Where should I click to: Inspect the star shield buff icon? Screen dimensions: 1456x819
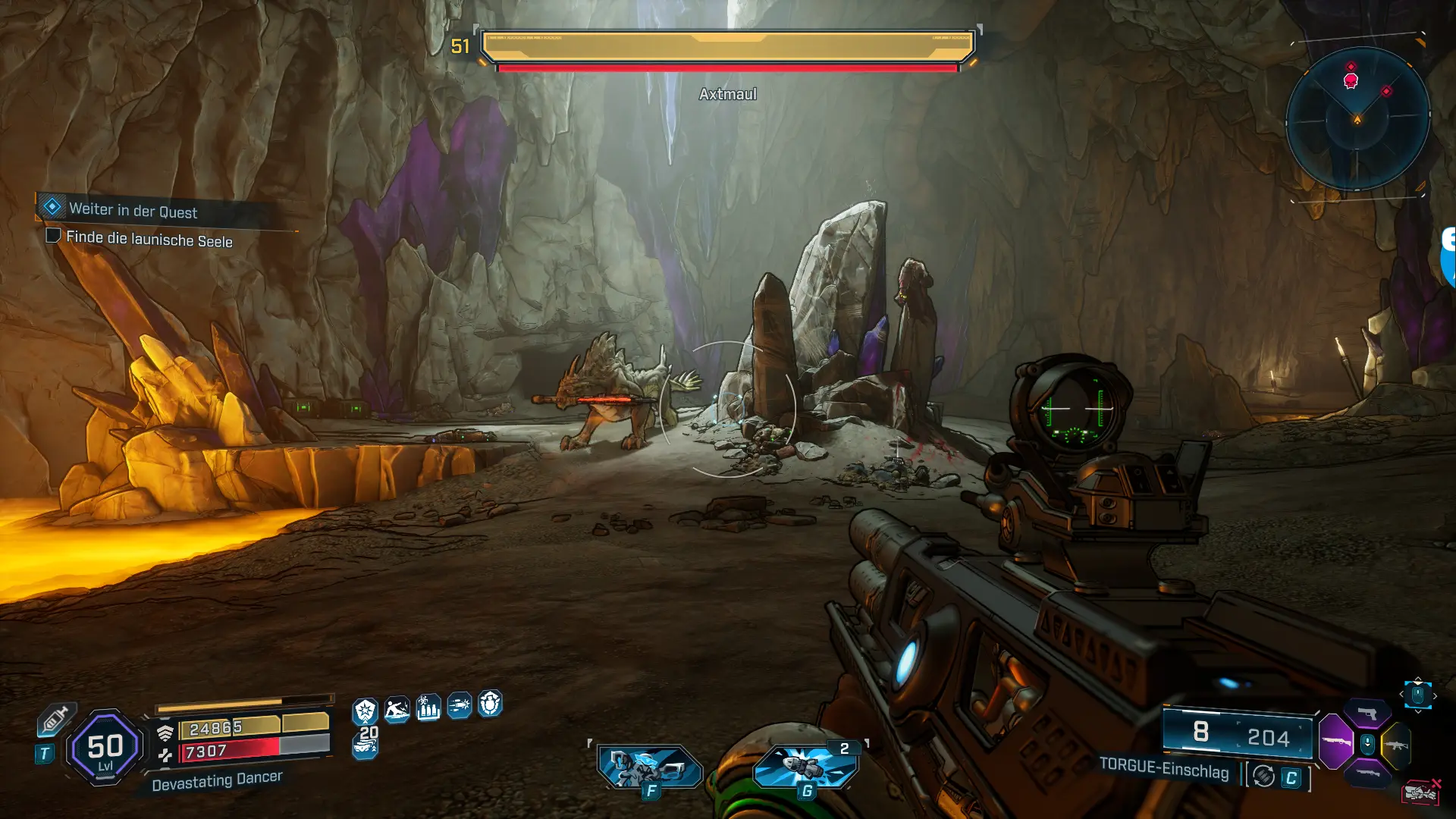[x=365, y=711]
